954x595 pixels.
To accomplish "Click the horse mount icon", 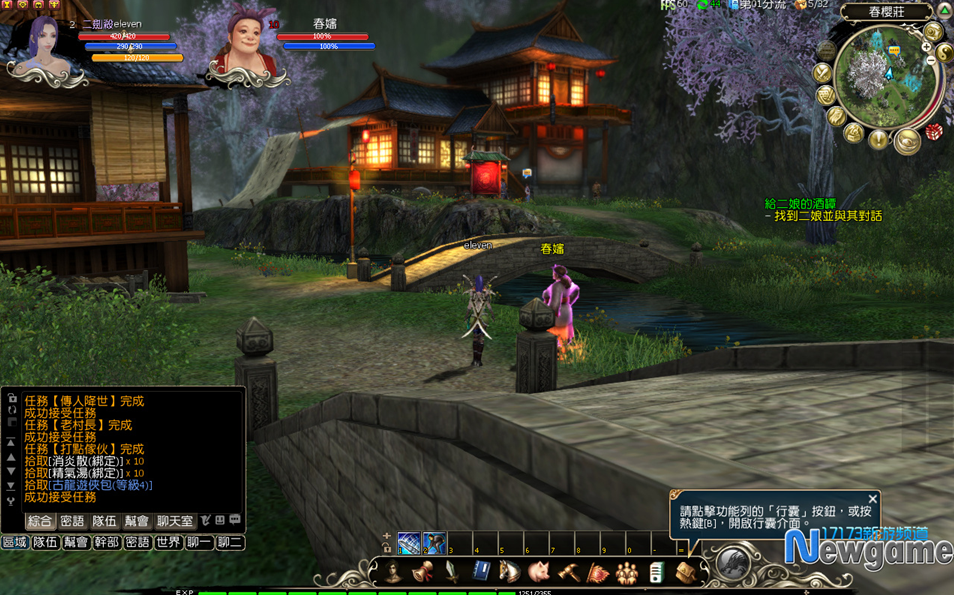I will pos(510,572).
